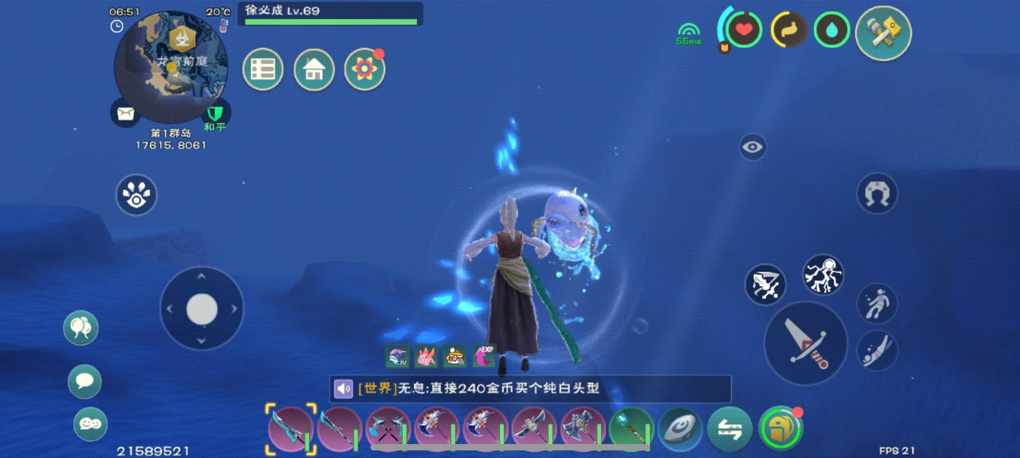Screen dimensions: 1020x458
Task: Open the balloons icon button
Action: [x=81, y=327]
